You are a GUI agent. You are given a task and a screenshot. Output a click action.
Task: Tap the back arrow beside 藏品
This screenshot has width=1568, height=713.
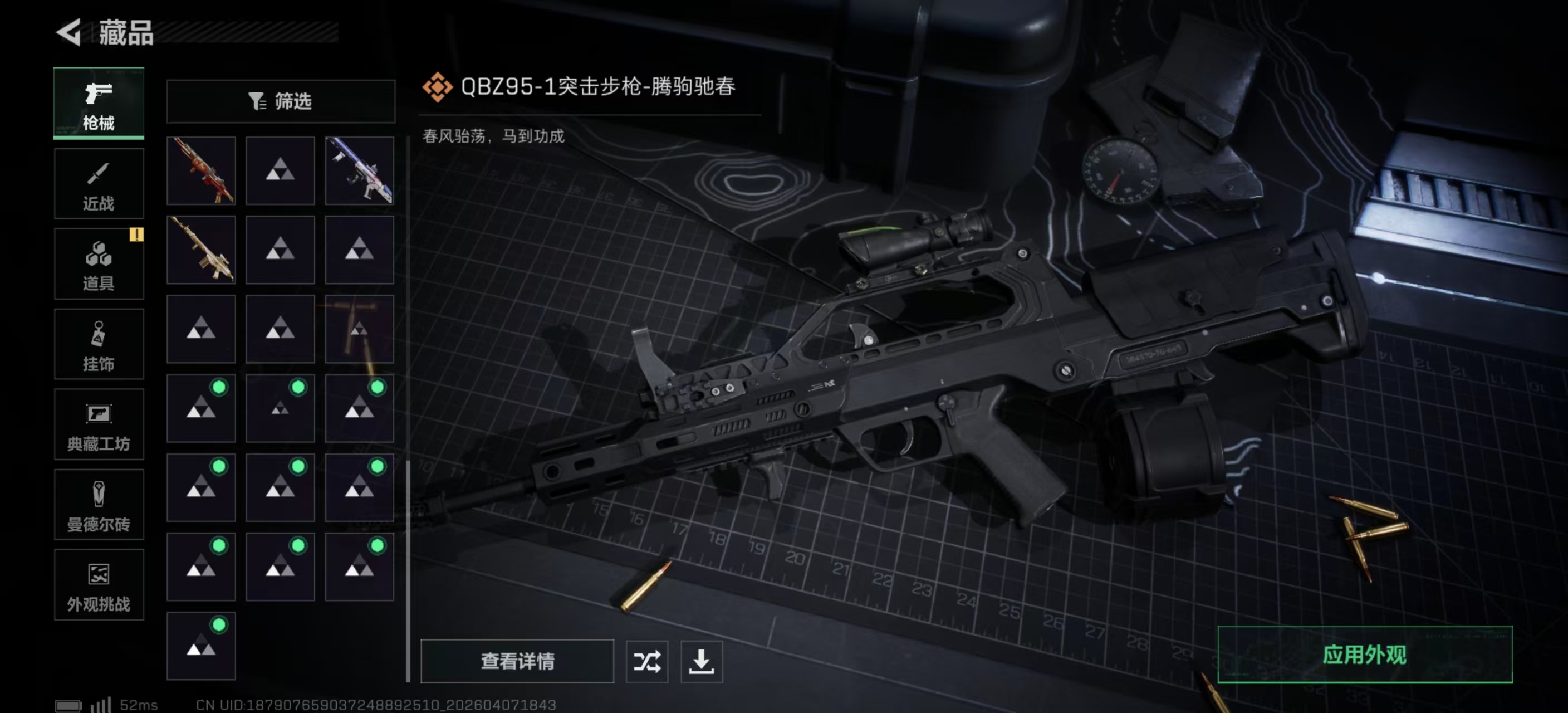(x=69, y=34)
